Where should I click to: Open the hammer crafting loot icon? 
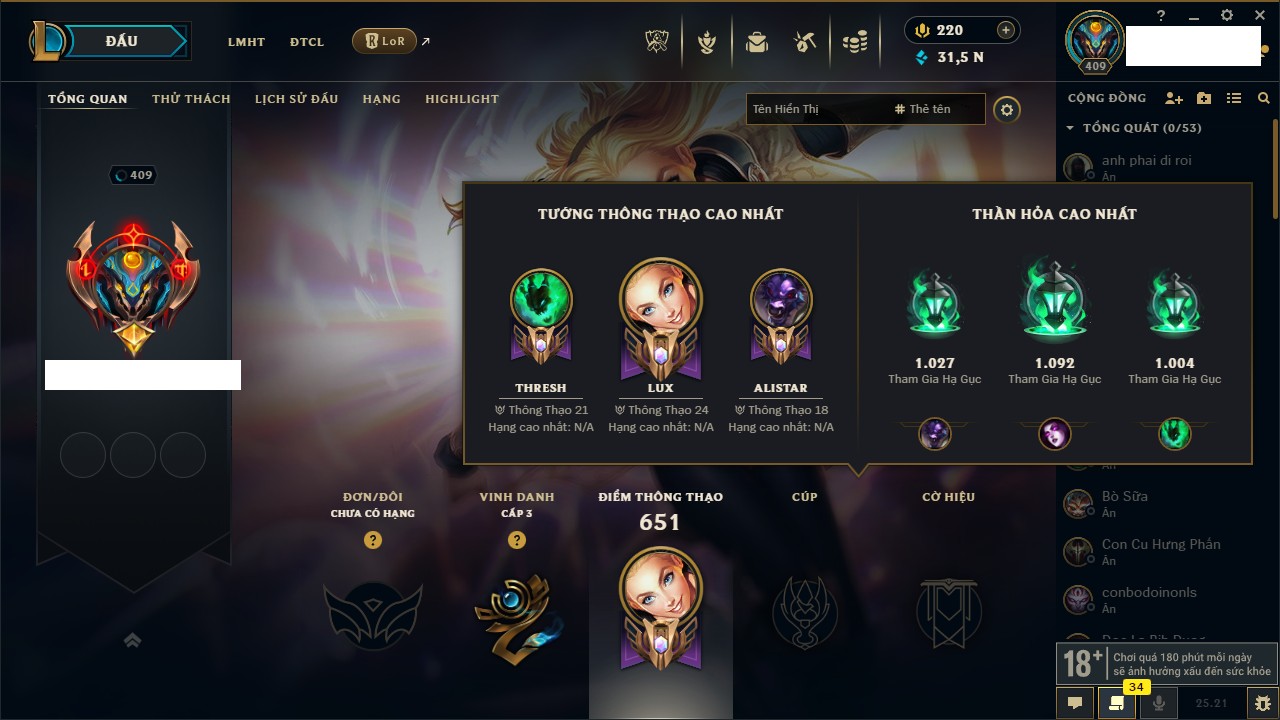(805, 42)
